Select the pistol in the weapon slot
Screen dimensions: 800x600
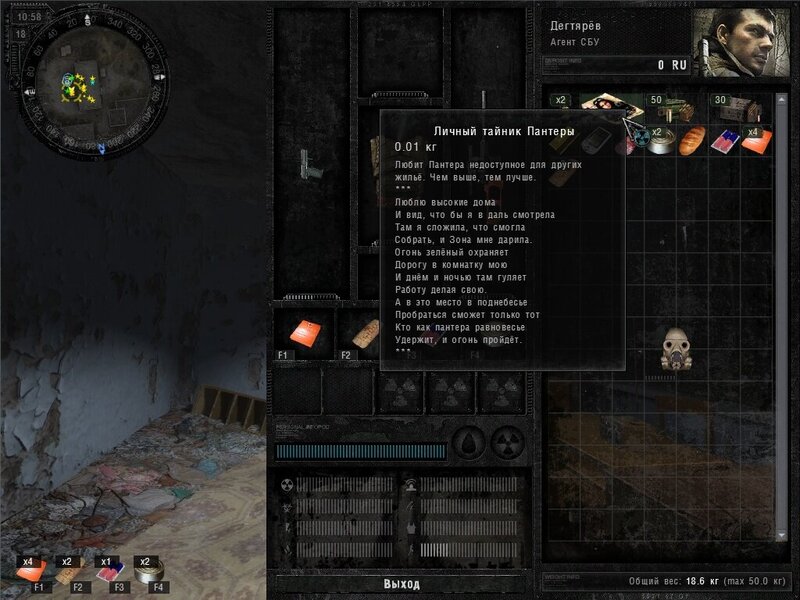[312, 167]
